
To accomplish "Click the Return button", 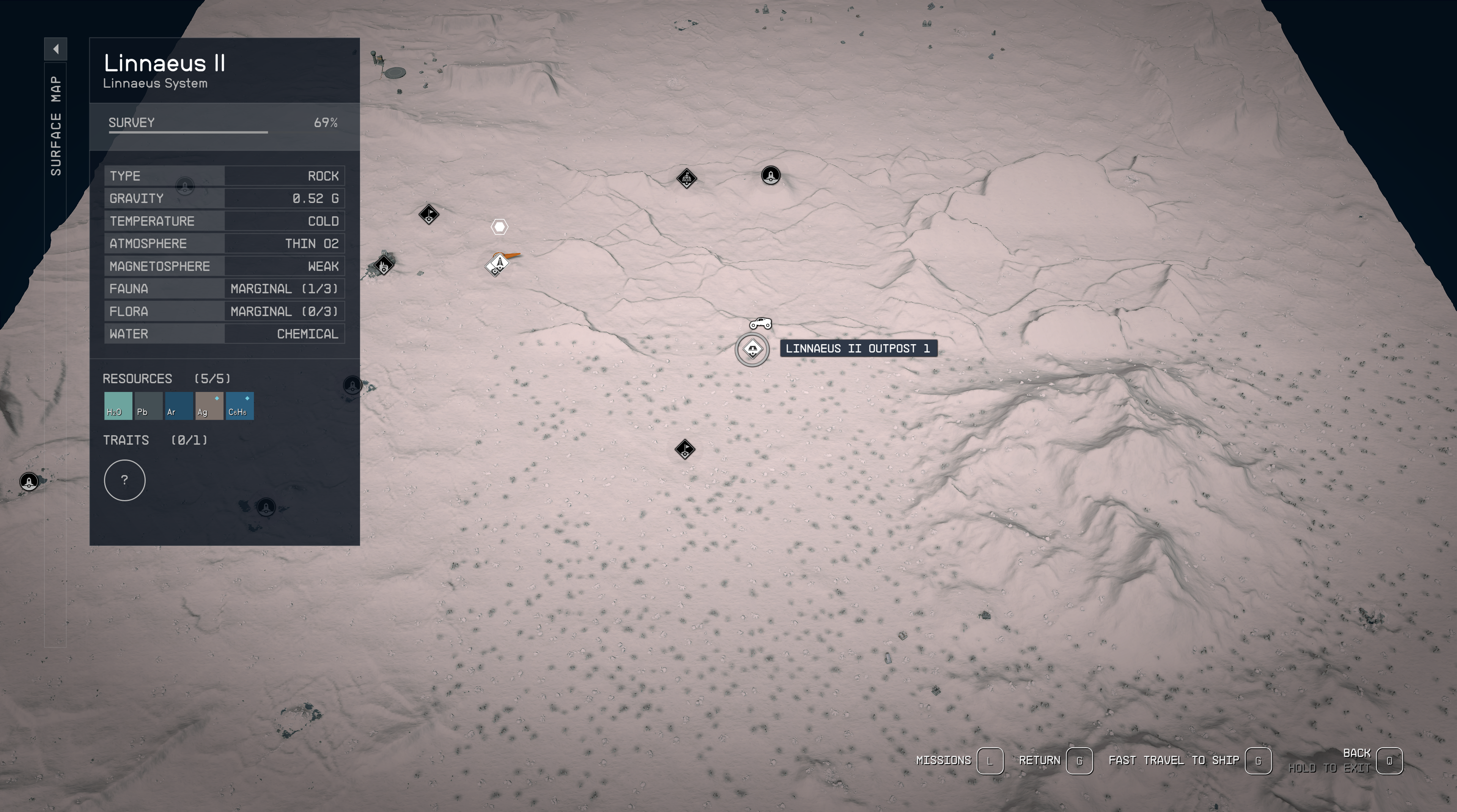I will [x=1079, y=760].
